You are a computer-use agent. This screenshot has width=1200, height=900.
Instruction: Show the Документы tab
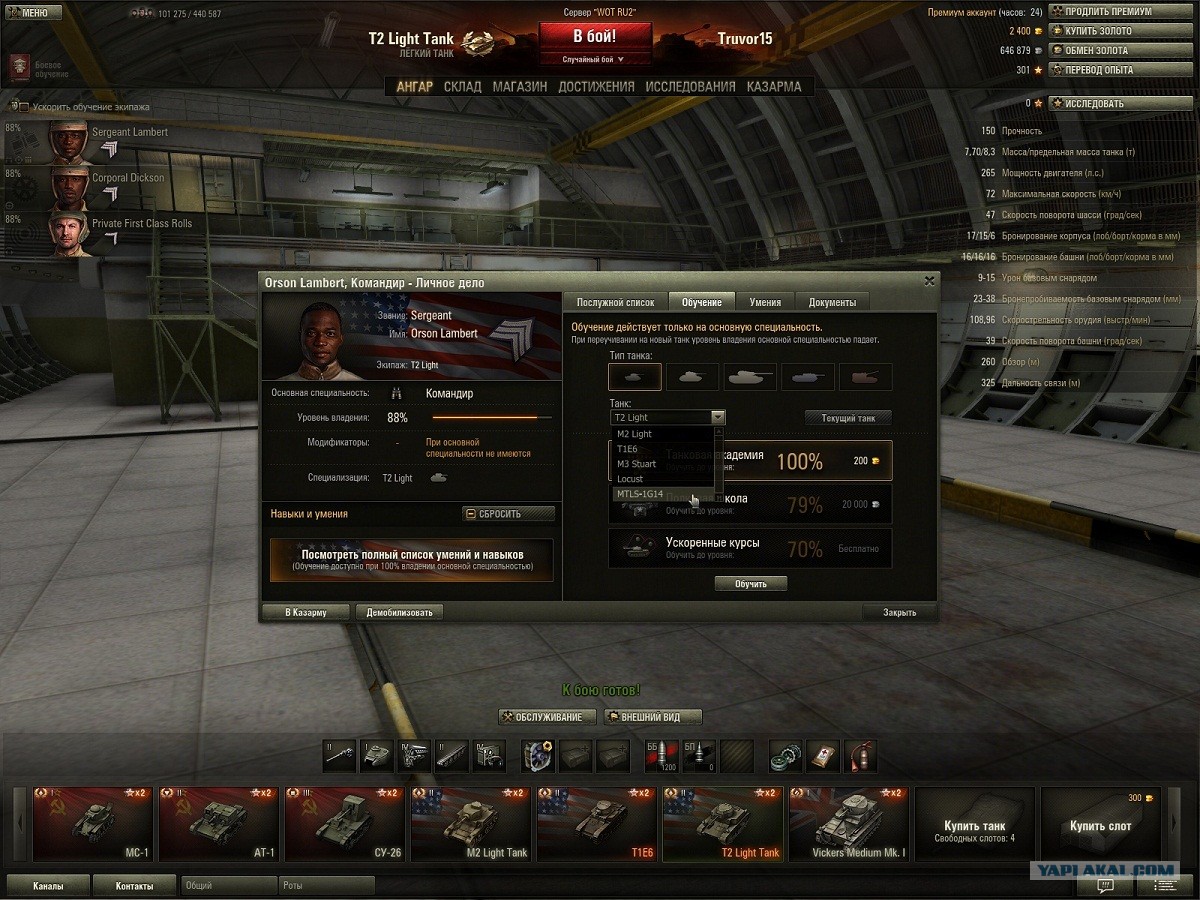pos(832,302)
